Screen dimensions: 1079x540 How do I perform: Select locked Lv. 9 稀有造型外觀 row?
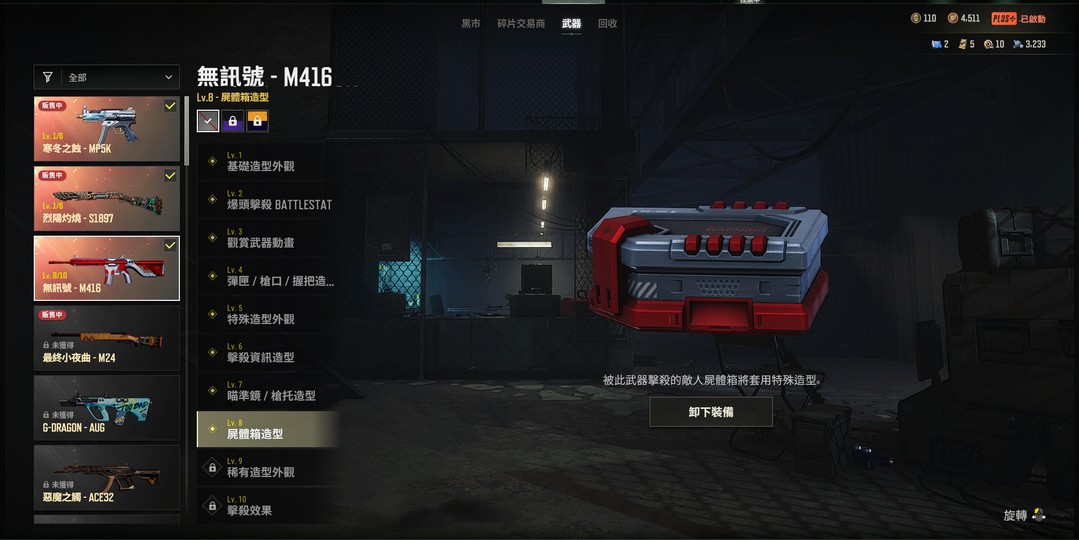coord(267,468)
